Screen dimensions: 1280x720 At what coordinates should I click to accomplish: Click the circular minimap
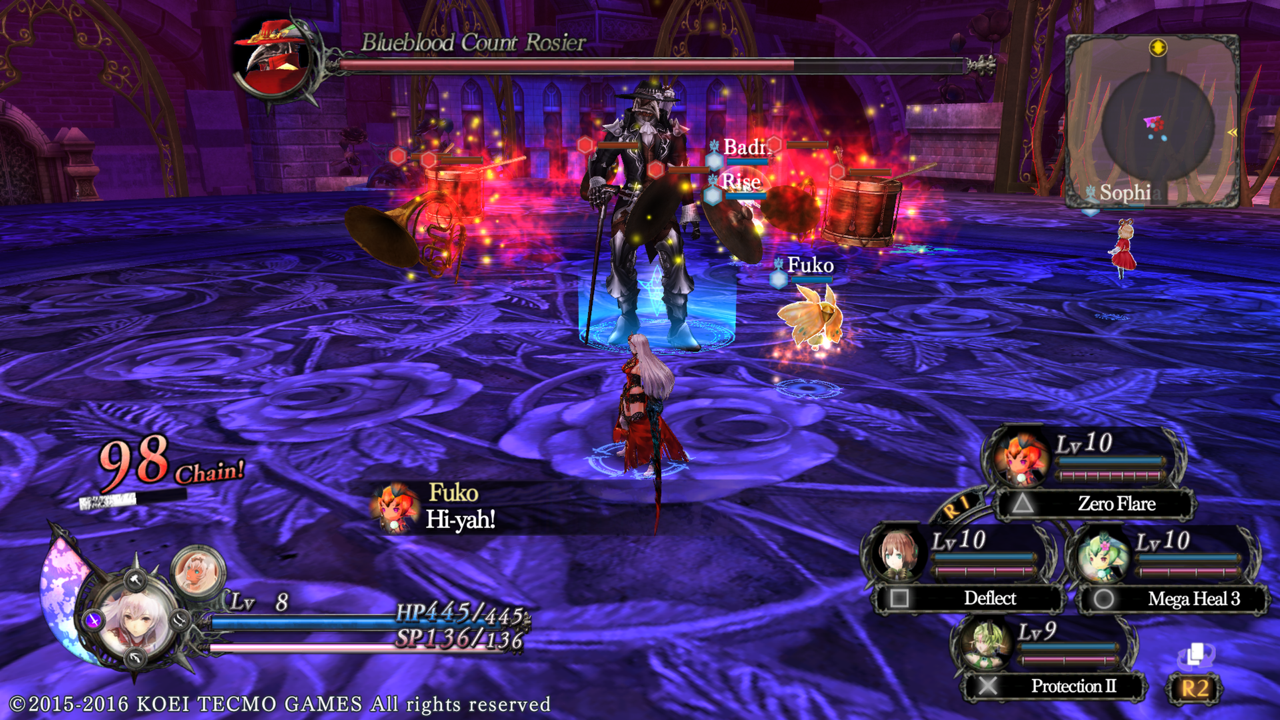click(1158, 125)
